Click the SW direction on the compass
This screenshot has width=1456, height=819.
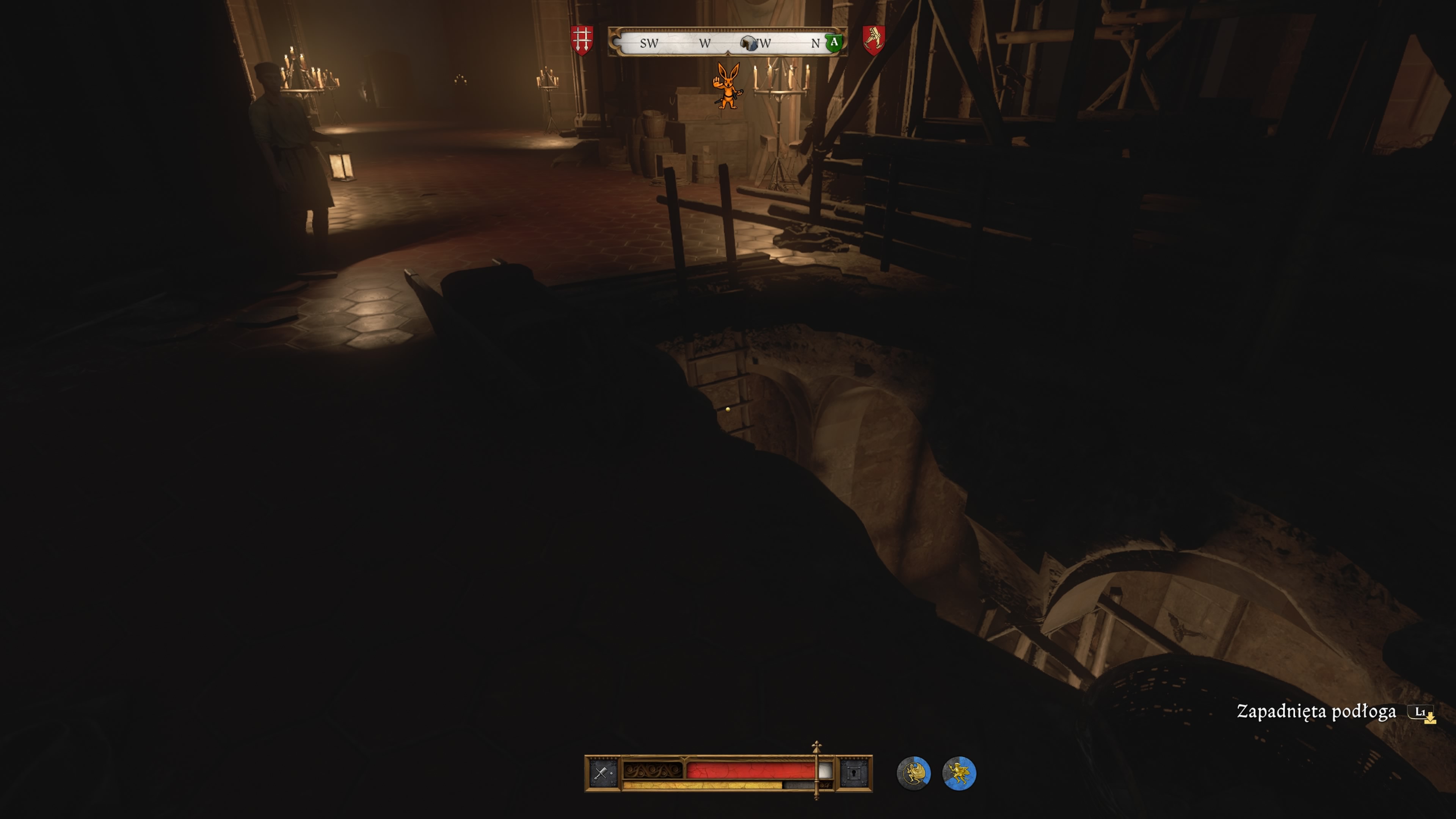[x=649, y=44]
